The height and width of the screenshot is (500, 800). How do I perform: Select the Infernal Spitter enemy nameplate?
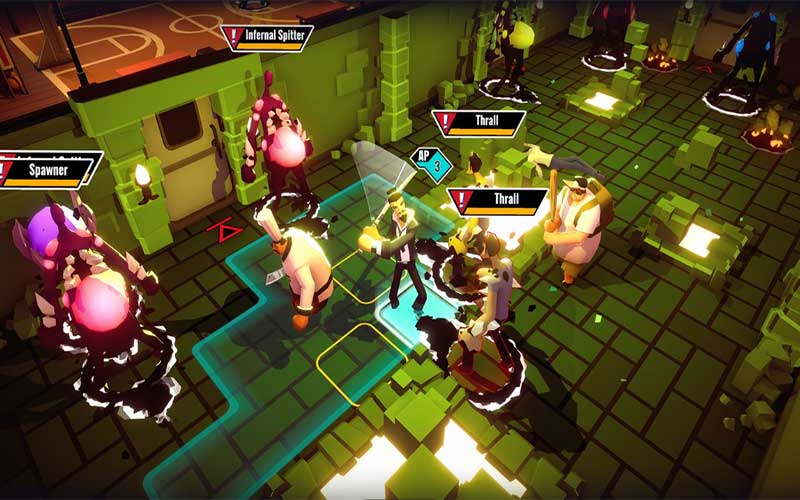pos(268,36)
